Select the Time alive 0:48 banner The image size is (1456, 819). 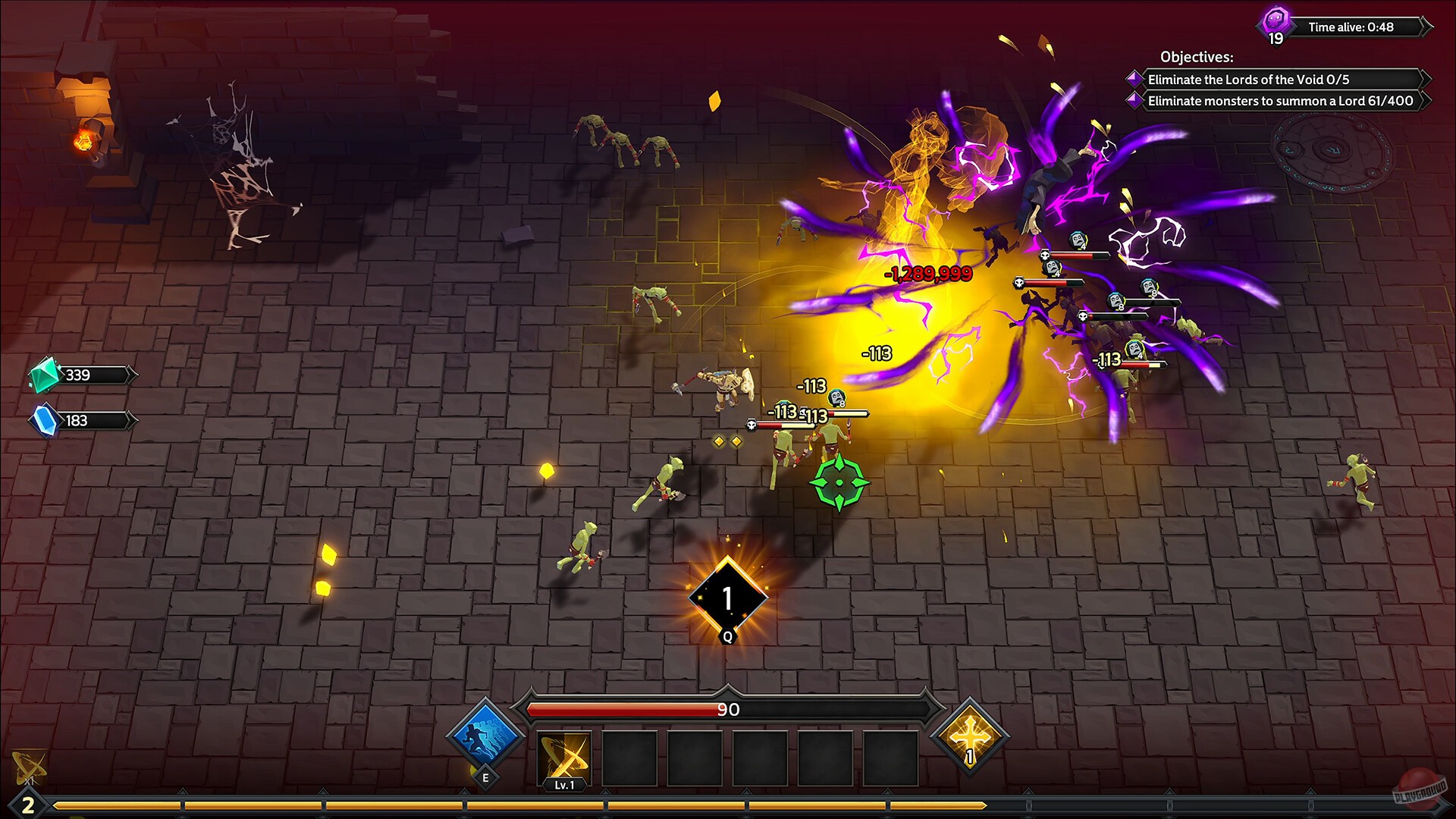[x=1358, y=26]
